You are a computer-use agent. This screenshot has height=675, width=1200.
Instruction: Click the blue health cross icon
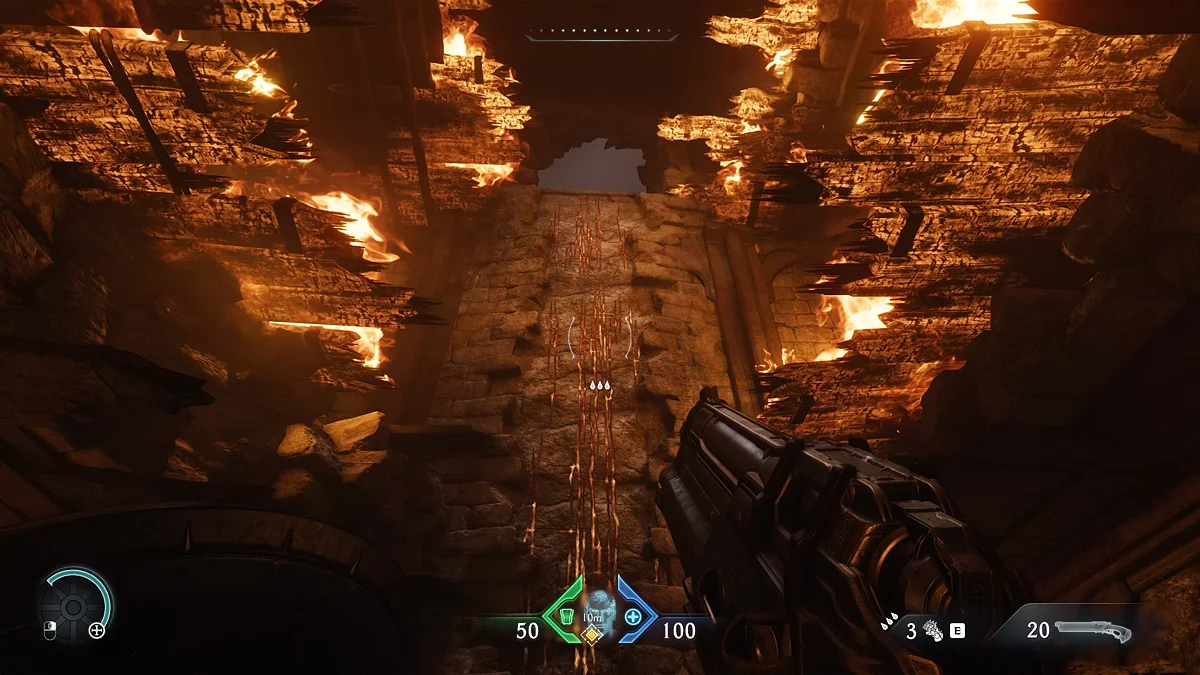point(633,616)
